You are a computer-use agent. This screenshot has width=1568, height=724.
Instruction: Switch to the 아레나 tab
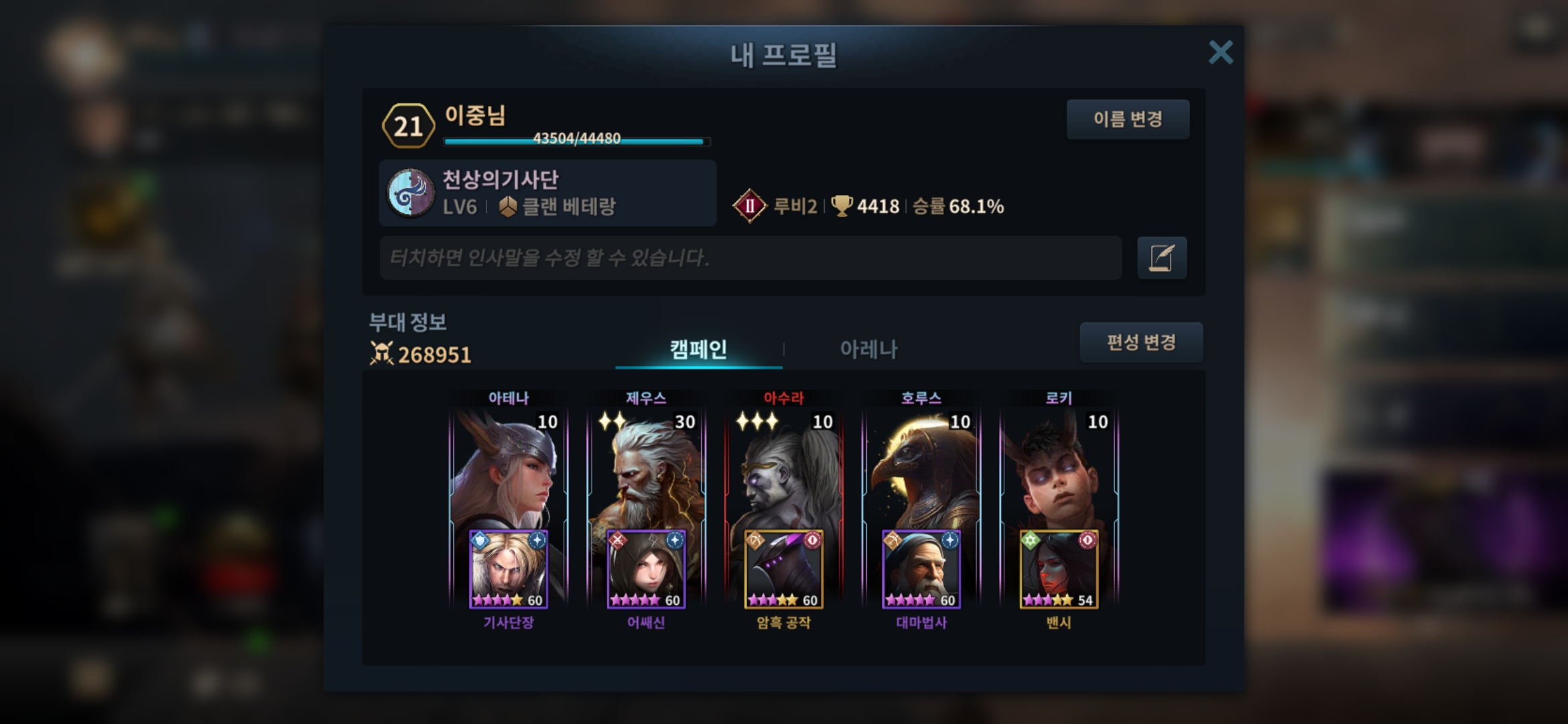[868, 349]
